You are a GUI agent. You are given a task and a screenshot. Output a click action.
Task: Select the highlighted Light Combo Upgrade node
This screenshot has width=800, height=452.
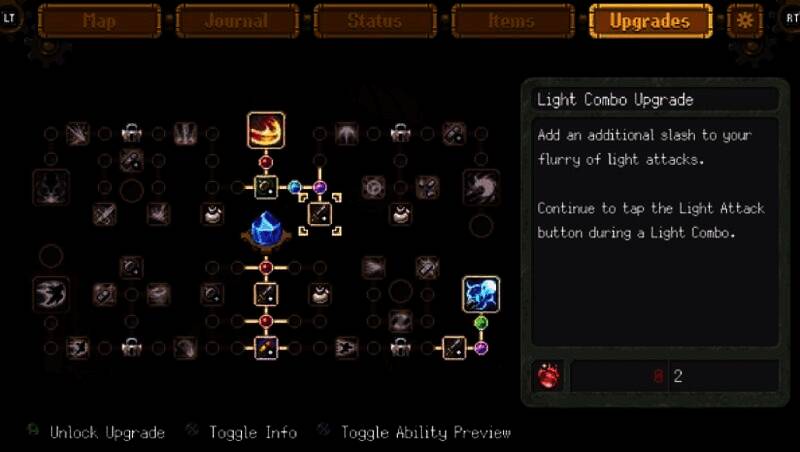(320, 213)
